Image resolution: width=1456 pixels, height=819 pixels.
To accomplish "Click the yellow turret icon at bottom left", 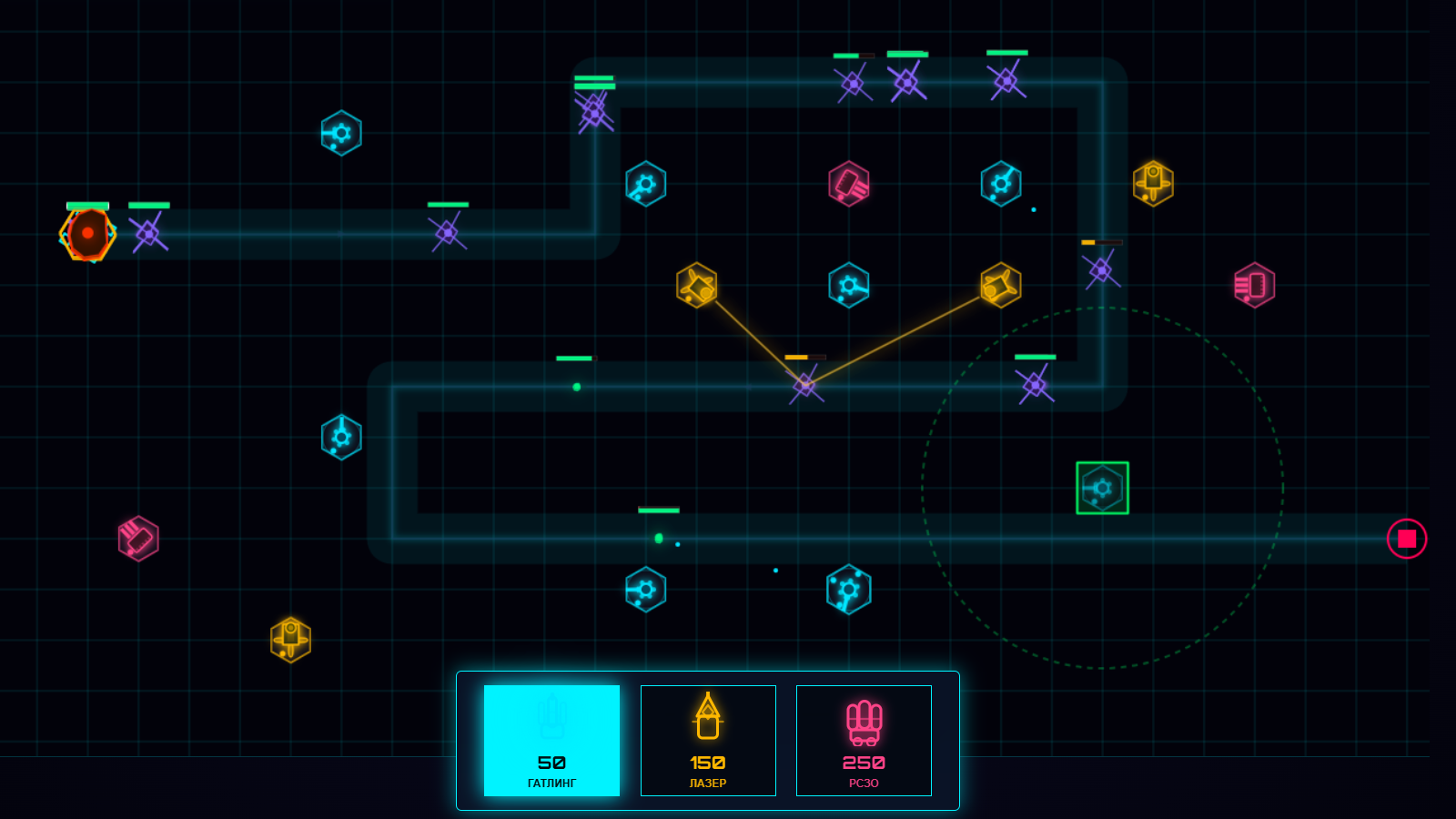I will click(x=289, y=640).
